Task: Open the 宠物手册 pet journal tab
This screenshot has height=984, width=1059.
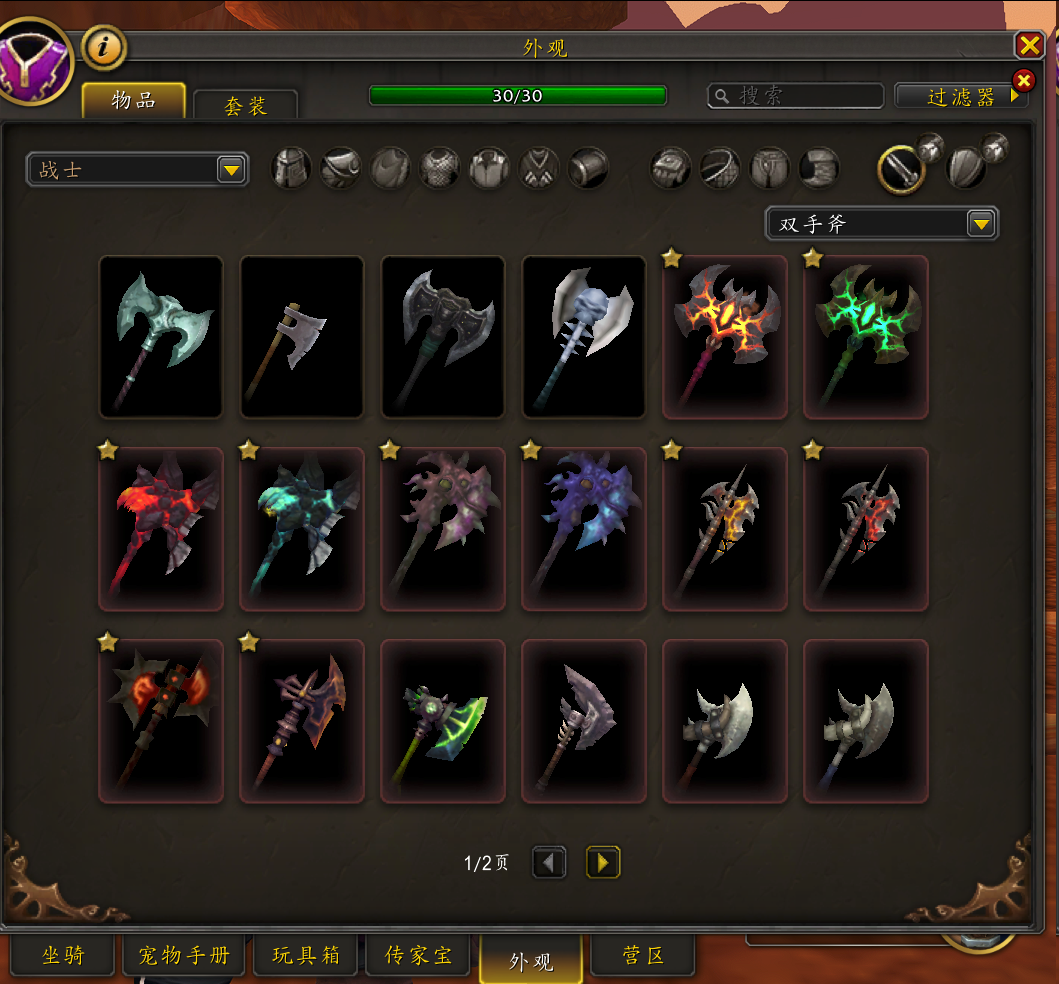Action: (184, 956)
